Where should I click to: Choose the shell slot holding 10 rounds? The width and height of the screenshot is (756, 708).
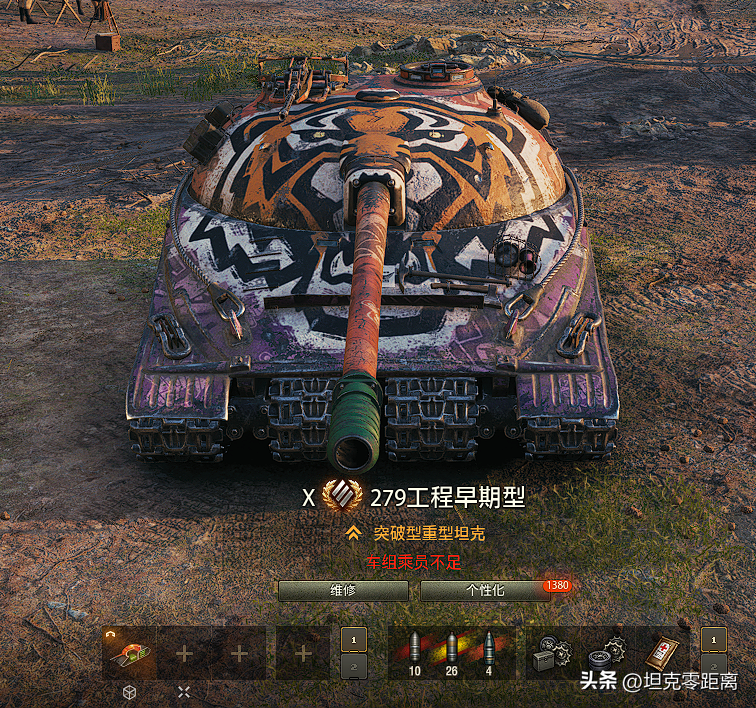(x=415, y=653)
